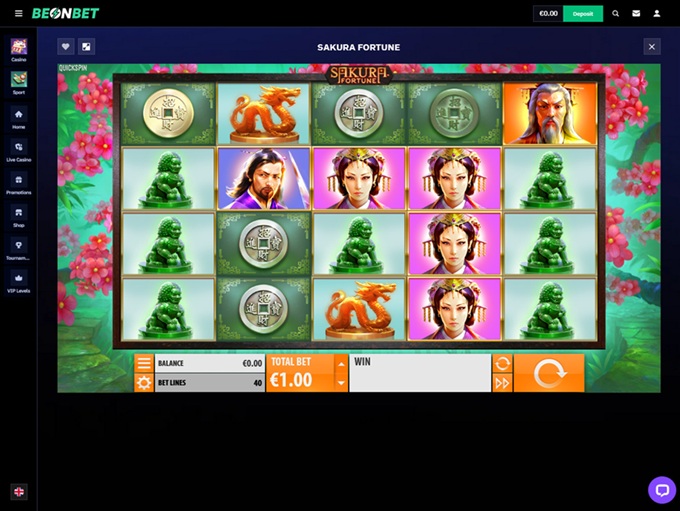
Task: Change language with the UK flag
Action: click(19, 491)
